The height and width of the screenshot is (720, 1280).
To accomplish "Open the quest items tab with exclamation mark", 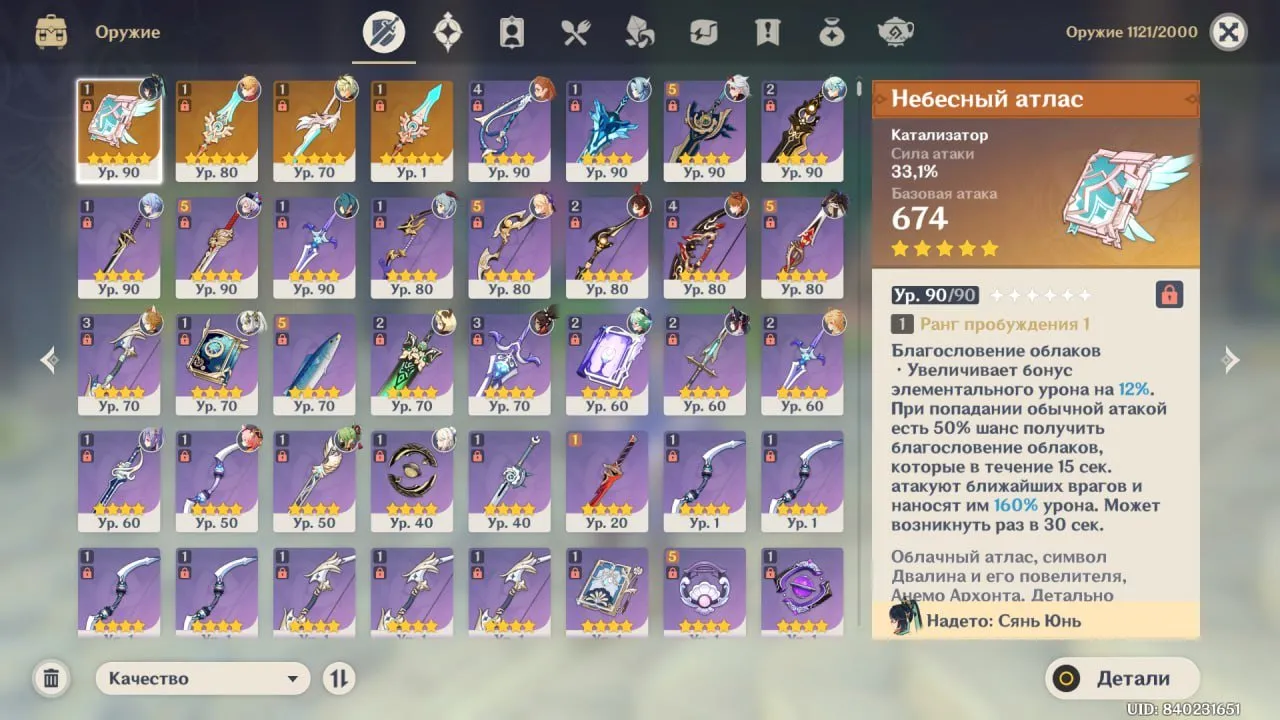I will click(x=767, y=32).
